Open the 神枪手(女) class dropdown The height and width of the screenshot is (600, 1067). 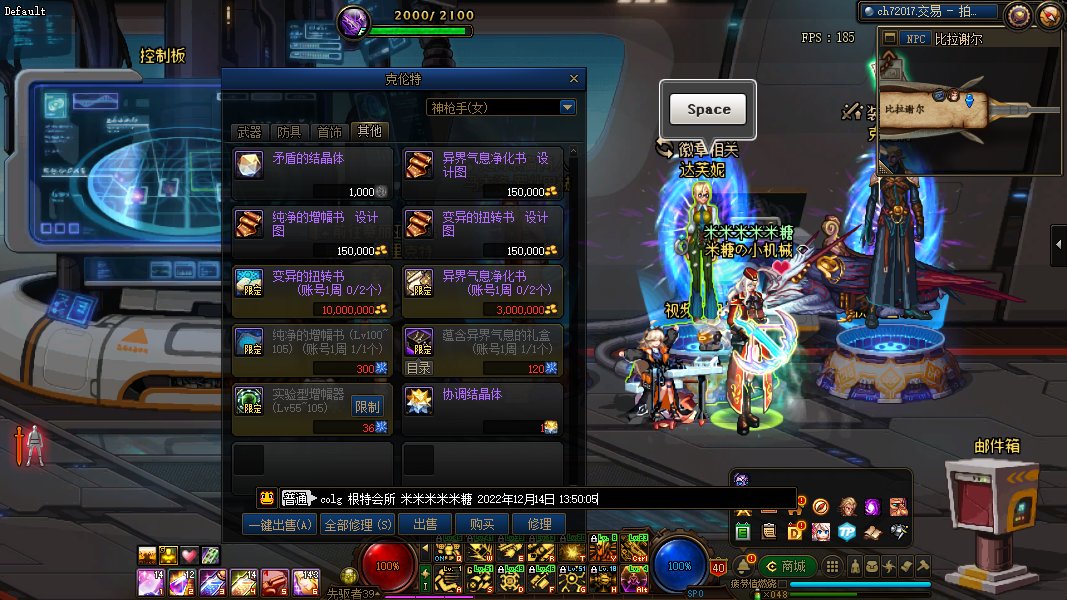tap(568, 107)
